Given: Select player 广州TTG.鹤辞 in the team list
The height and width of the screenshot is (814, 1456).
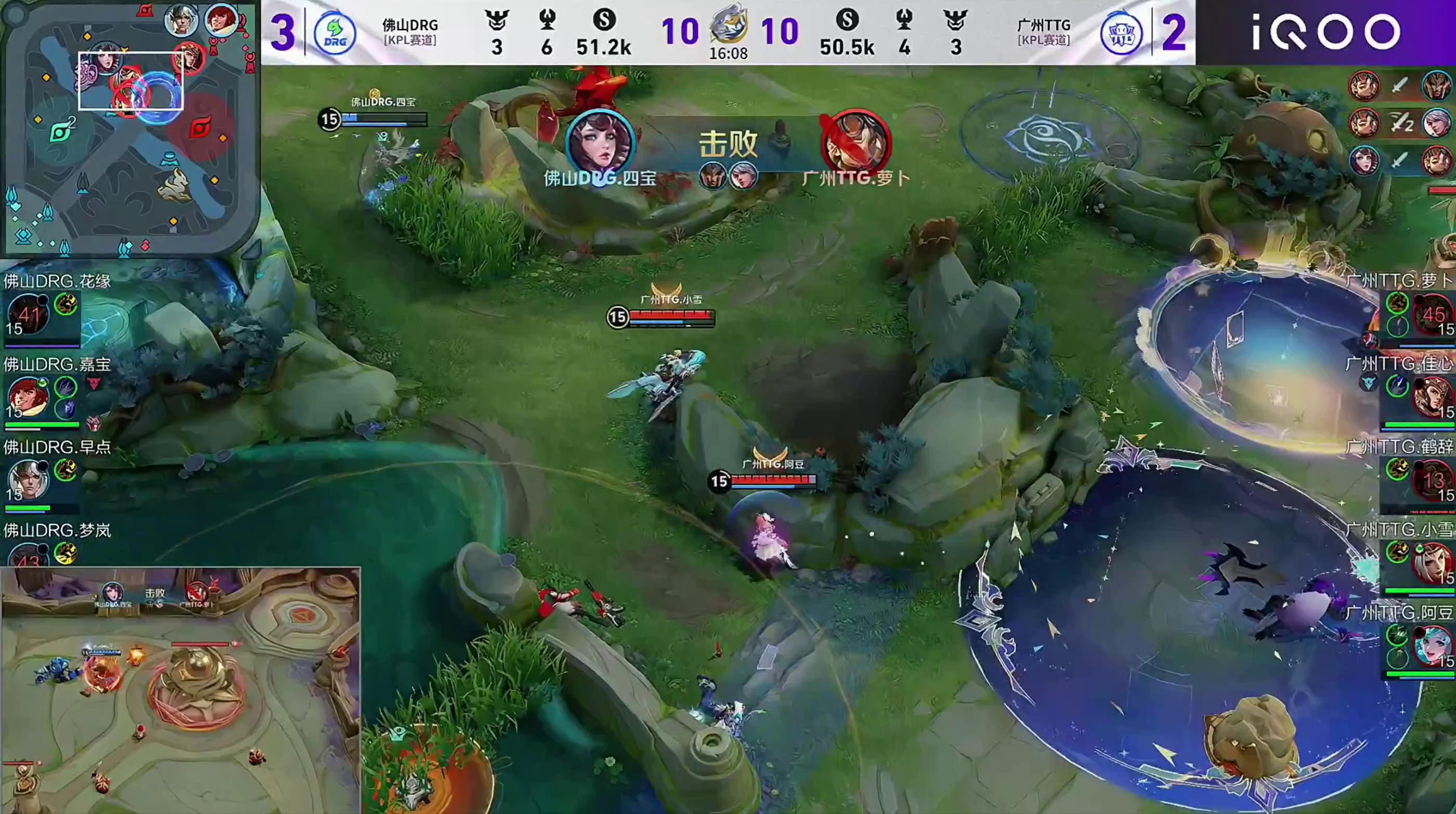Looking at the screenshot, I should point(1399,447).
